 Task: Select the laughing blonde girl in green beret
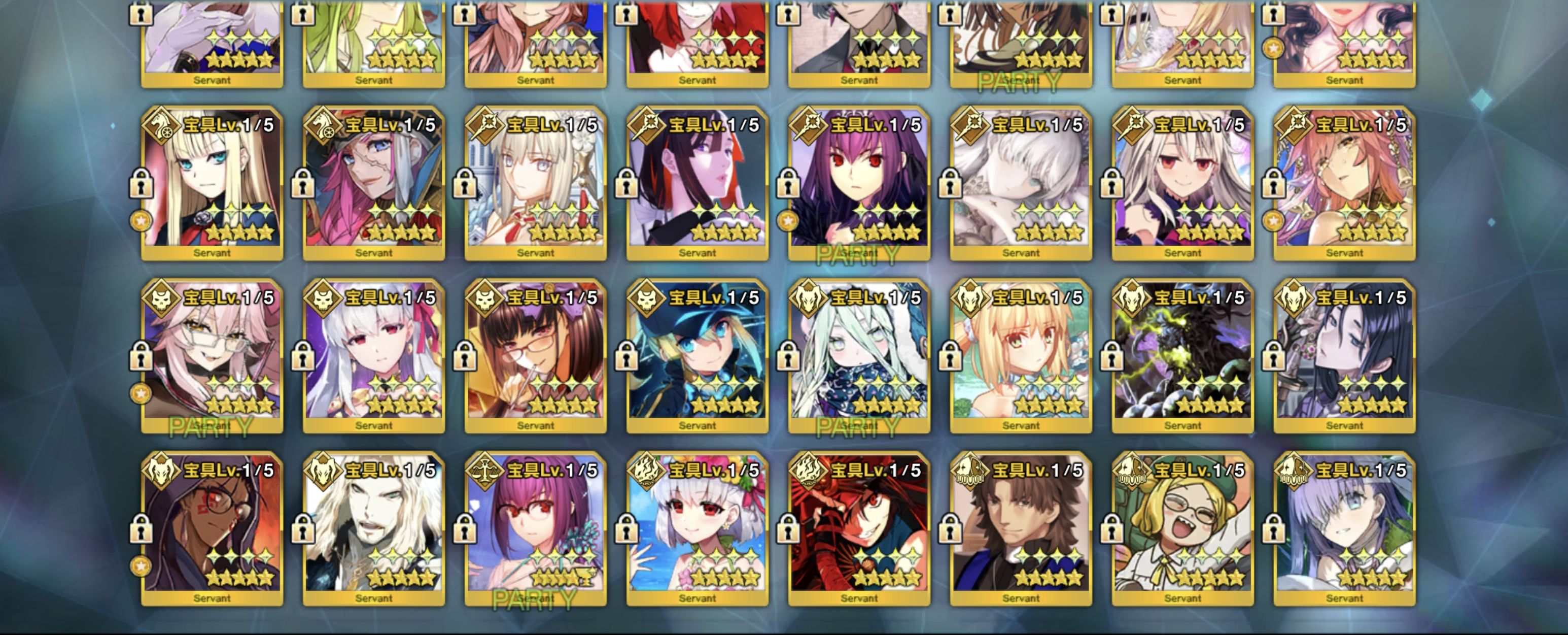(1182, 528)
